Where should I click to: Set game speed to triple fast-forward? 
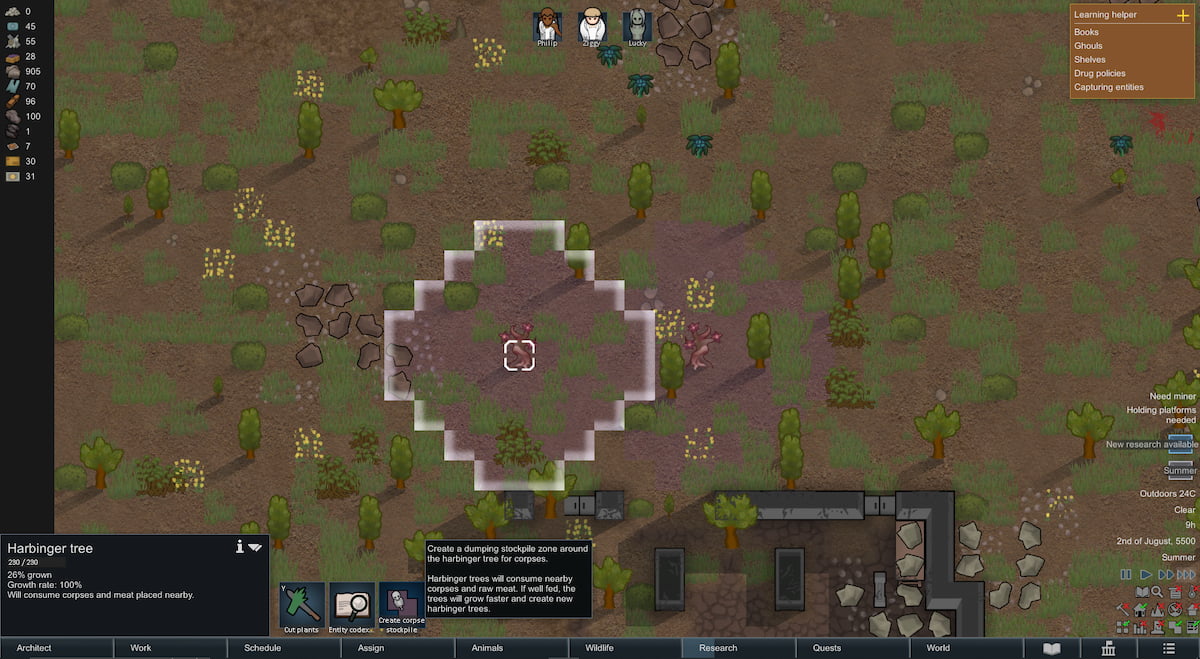point(1186,575)
